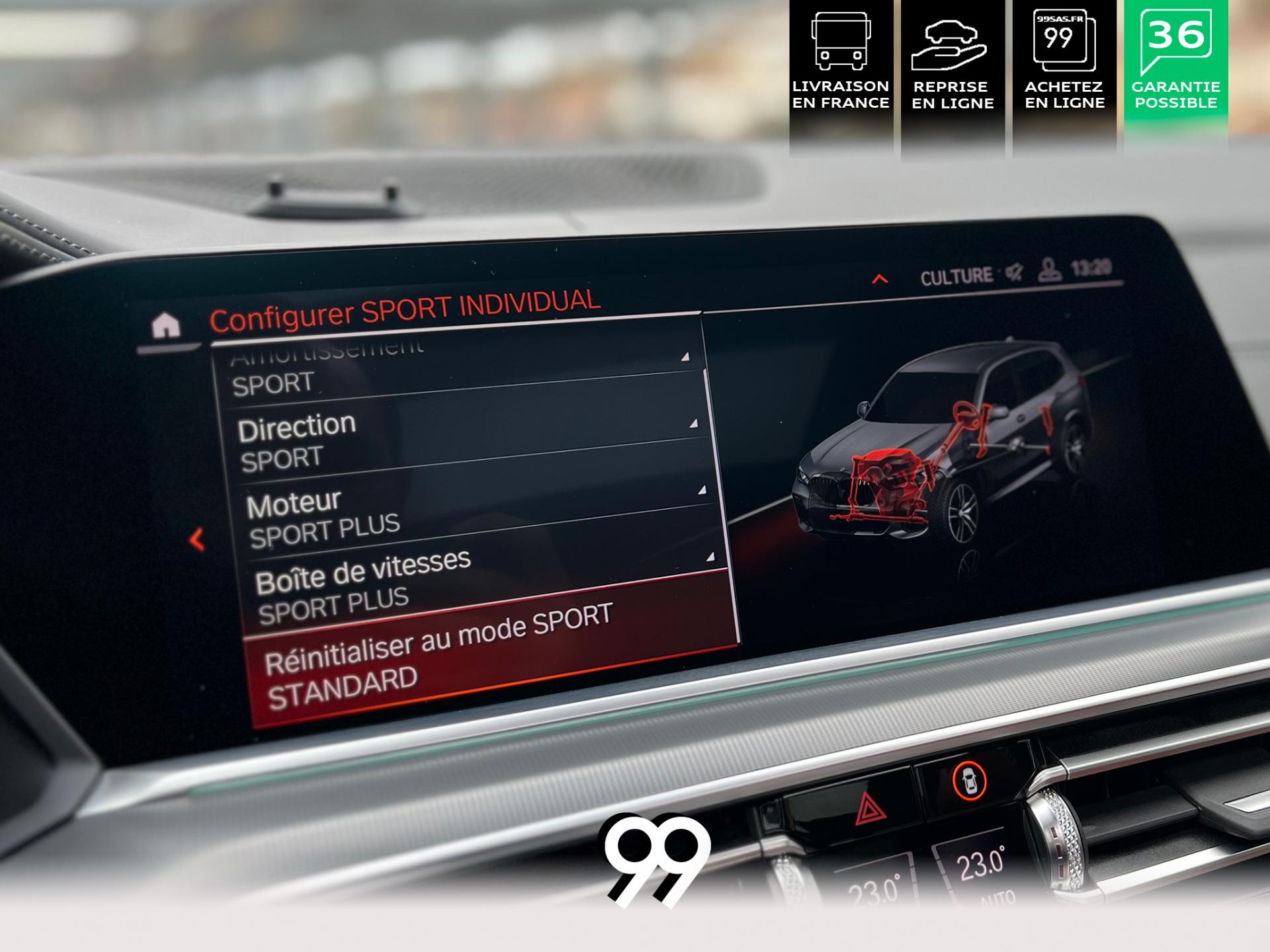Open the Direction steering setting

(x=463, y=440)
